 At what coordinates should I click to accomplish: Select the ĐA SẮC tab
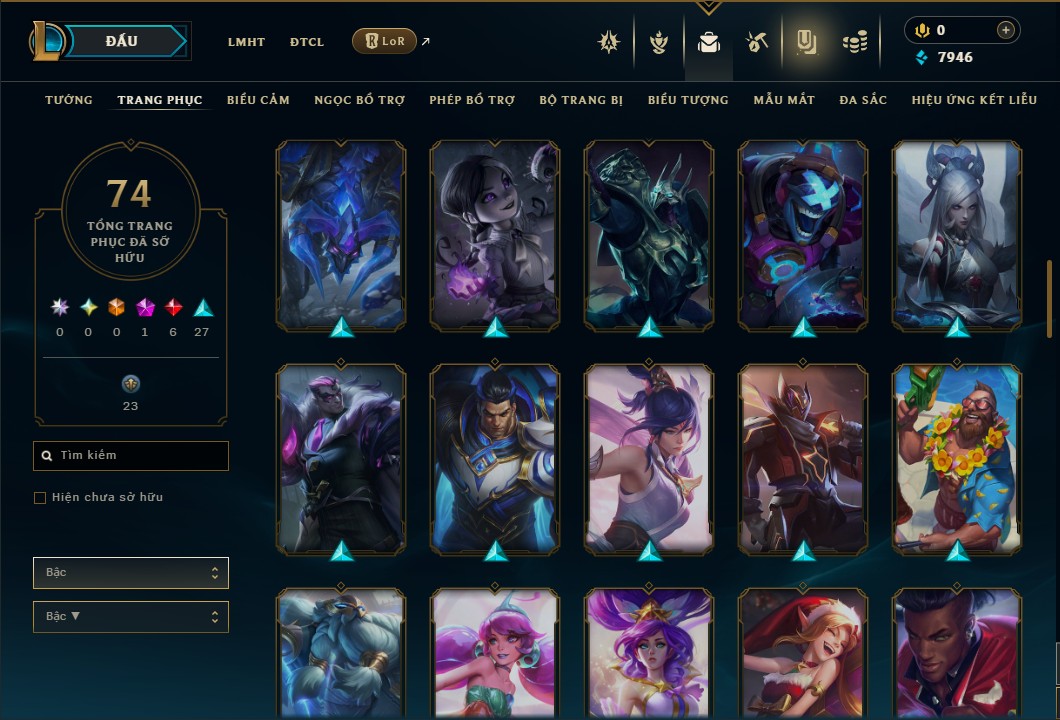pos(863,100)
